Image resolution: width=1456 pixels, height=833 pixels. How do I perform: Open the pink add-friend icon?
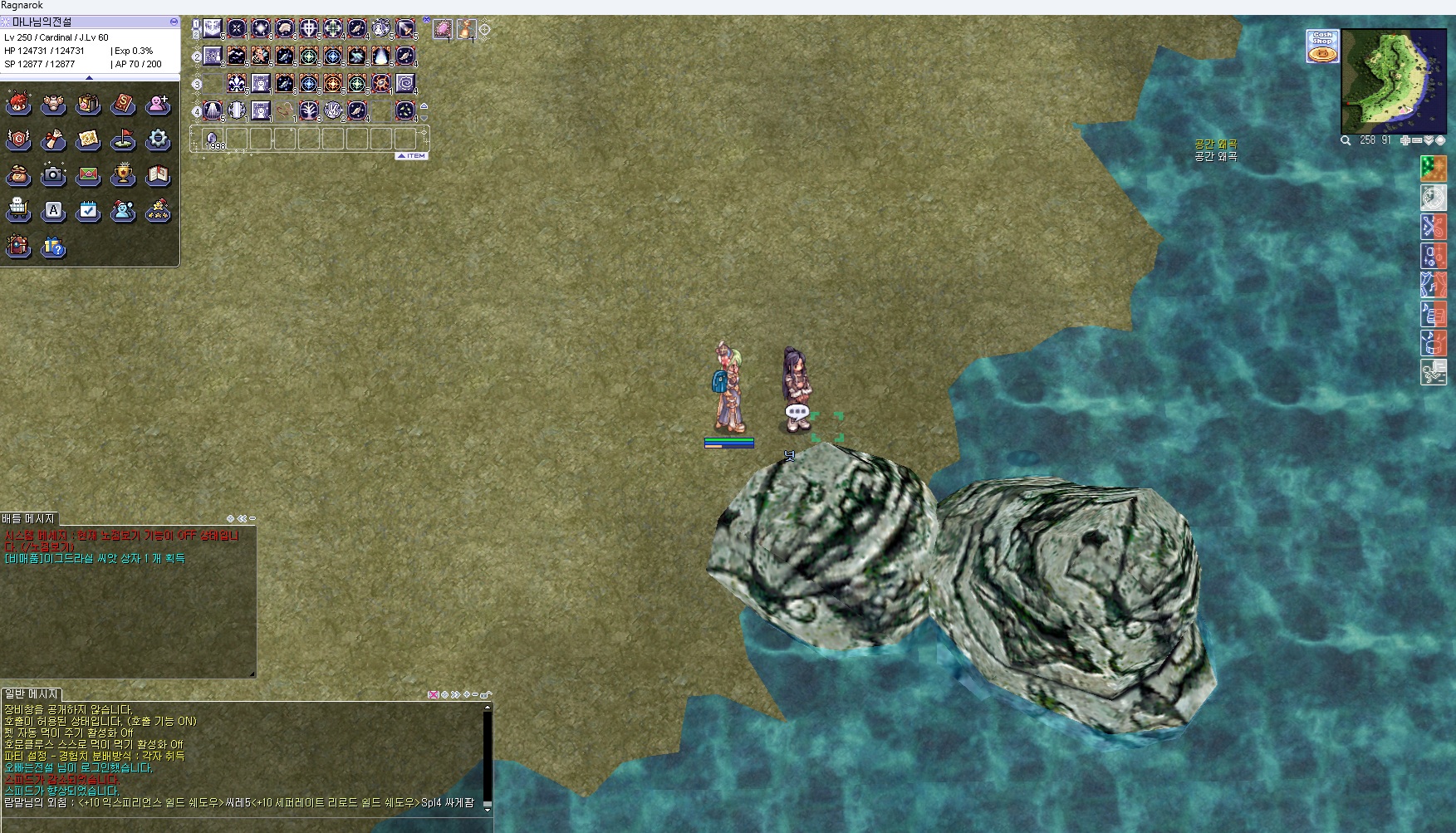(158, 104)
